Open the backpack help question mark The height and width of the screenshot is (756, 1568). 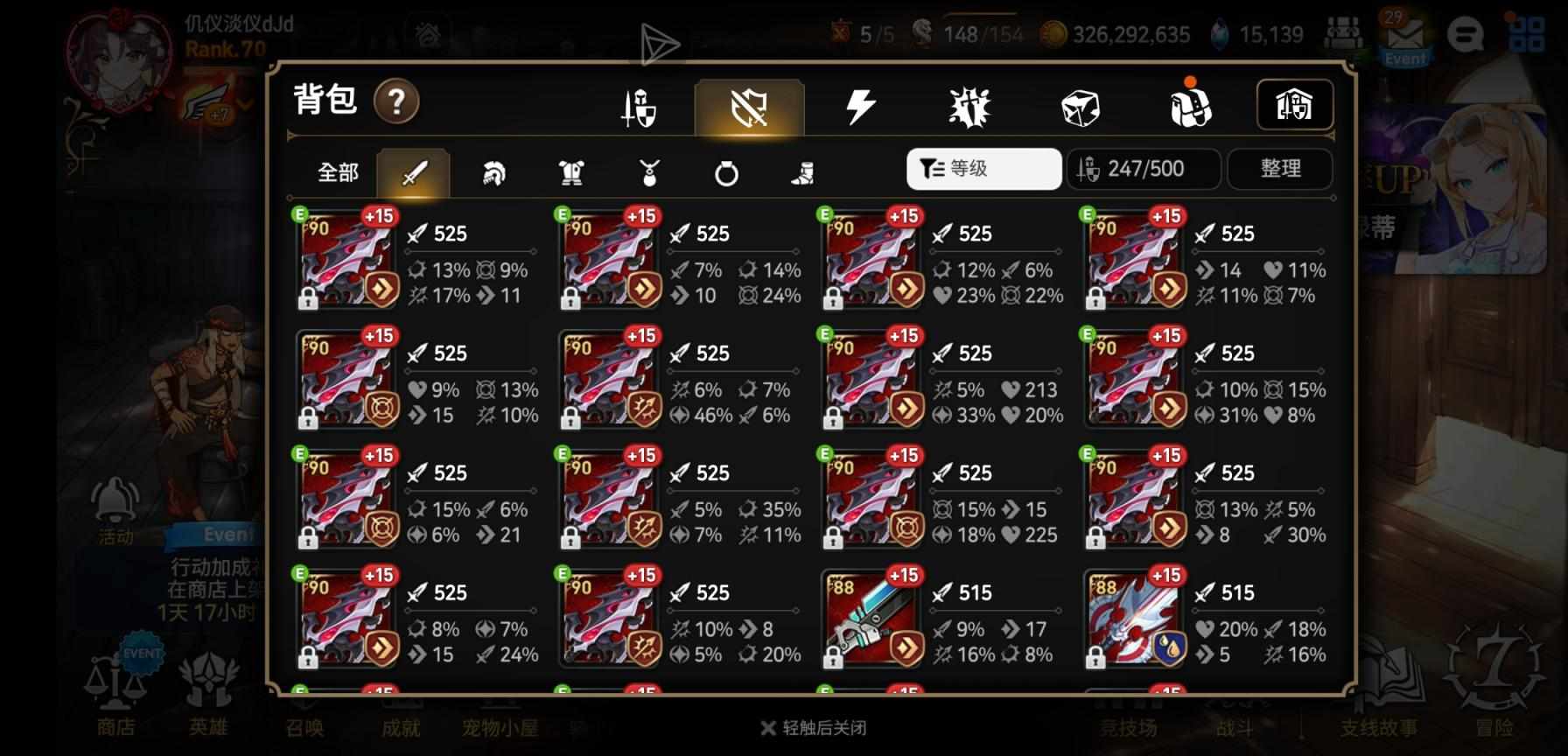[396, 102]
